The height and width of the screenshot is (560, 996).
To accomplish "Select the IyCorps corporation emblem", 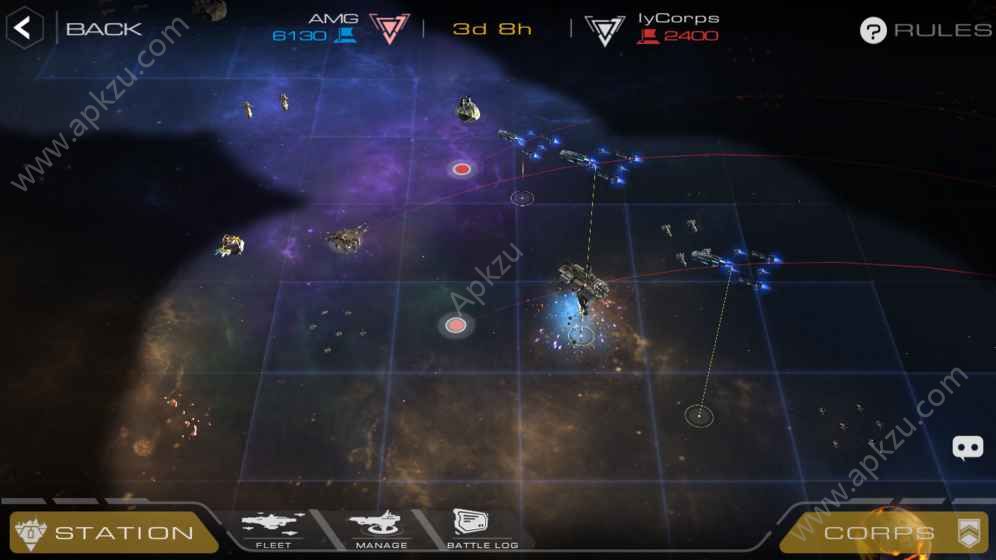I will (x=604, y=30).
